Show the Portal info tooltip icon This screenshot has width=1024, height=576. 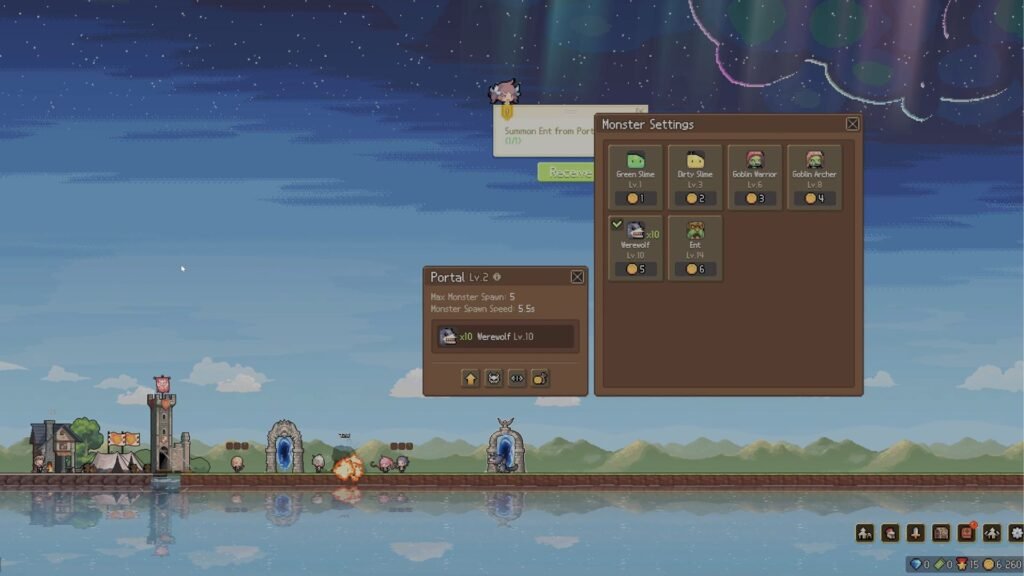(x=497, y=277)
